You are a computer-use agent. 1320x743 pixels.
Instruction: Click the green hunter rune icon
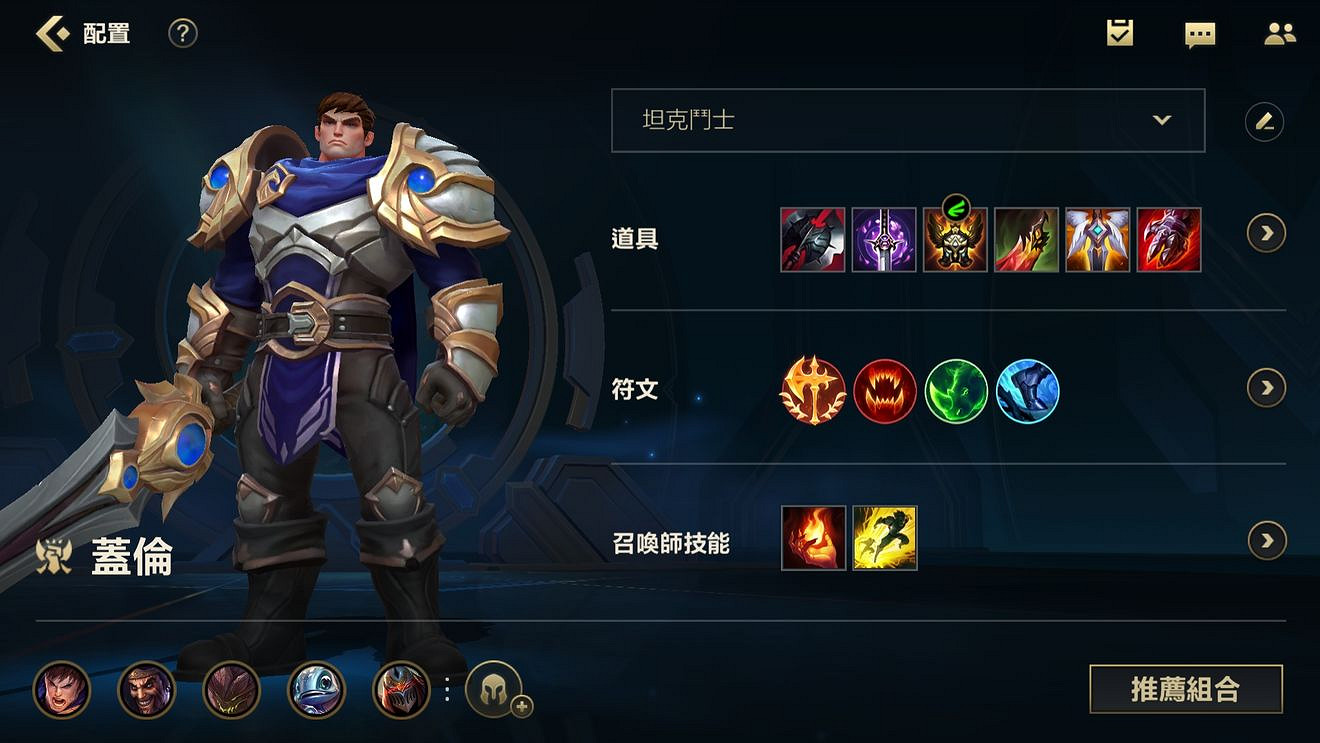(x=956, y=392)
